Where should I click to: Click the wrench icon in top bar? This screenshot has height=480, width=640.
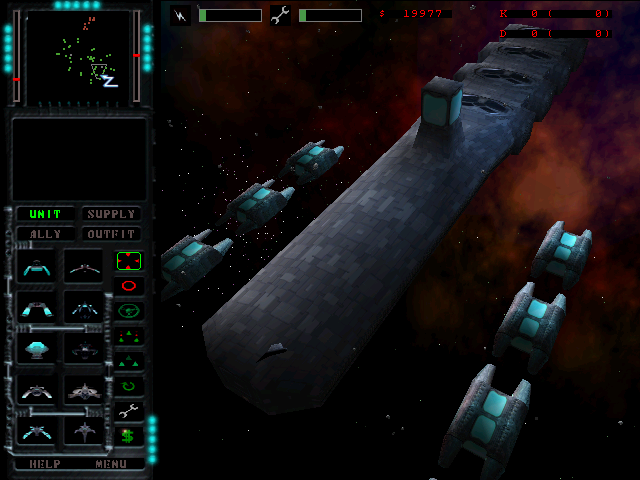(281, 15)
